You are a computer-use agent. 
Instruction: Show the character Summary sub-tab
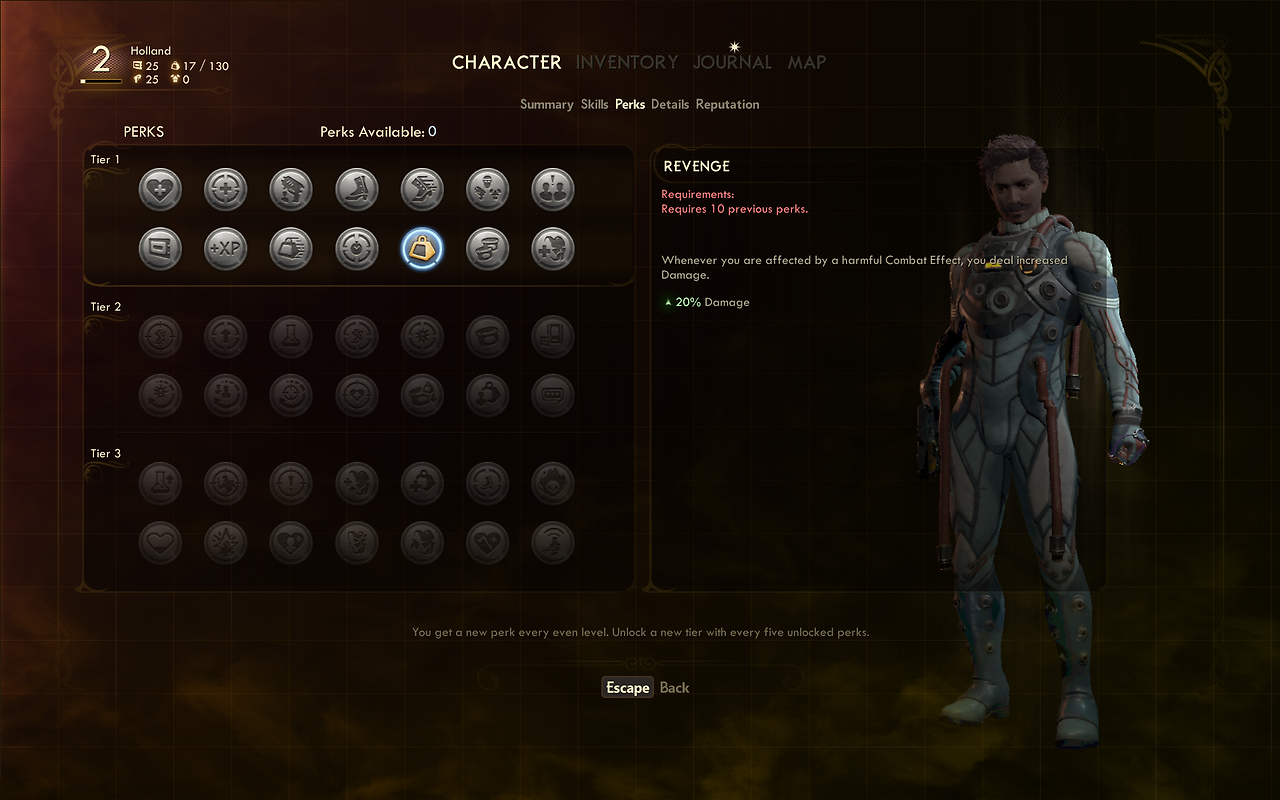(x=546, y=104)
